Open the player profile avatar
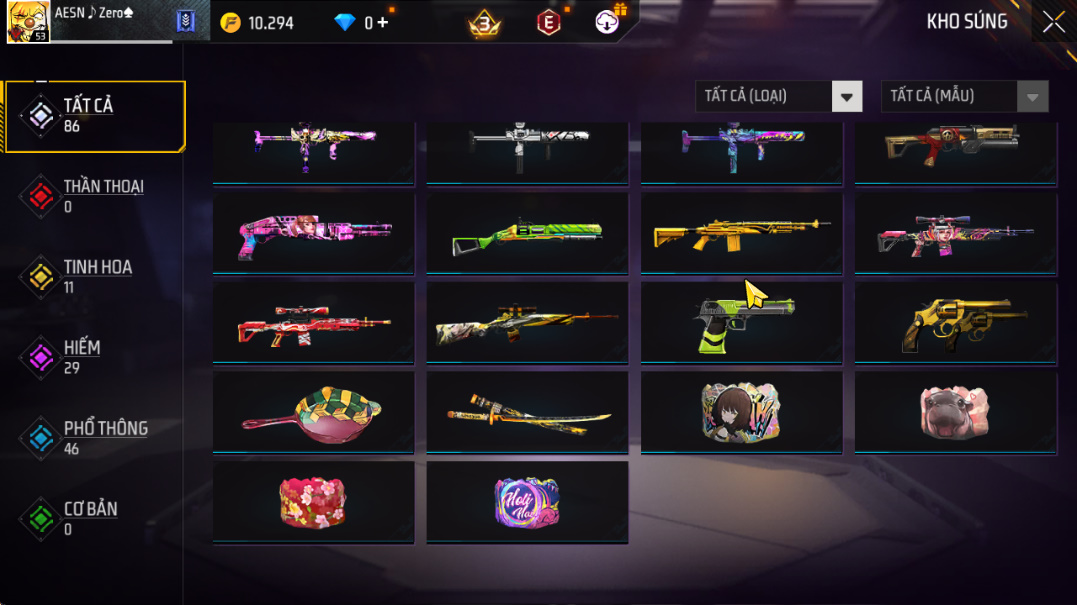 (x=28, y=22)
